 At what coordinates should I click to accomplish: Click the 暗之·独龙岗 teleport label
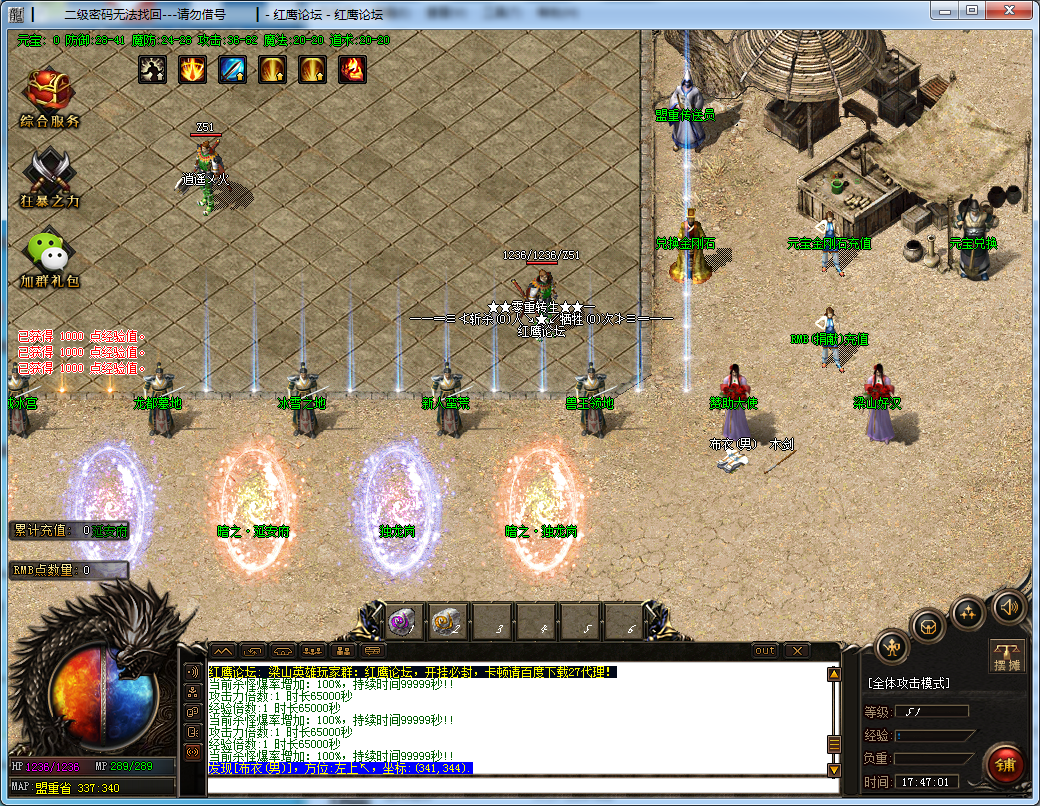tap(540, 531)
